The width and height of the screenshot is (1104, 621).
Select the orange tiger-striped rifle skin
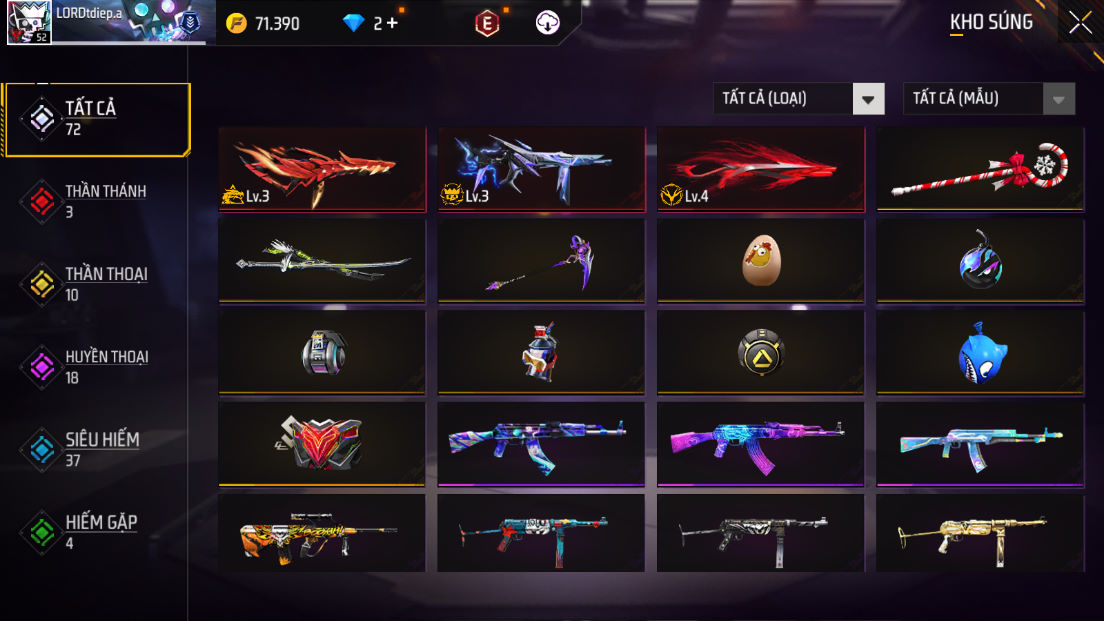pos(322,534)
